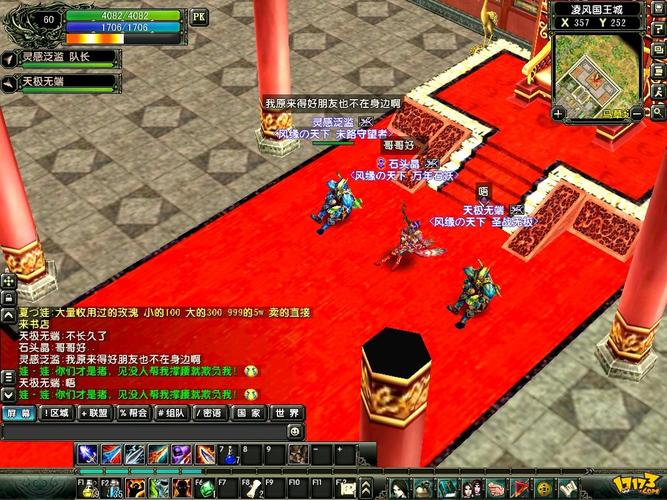The width and height of the screenshot is (667, 500).
Task: Zoom in the minimap with plus button
Action: click(557, 115)
